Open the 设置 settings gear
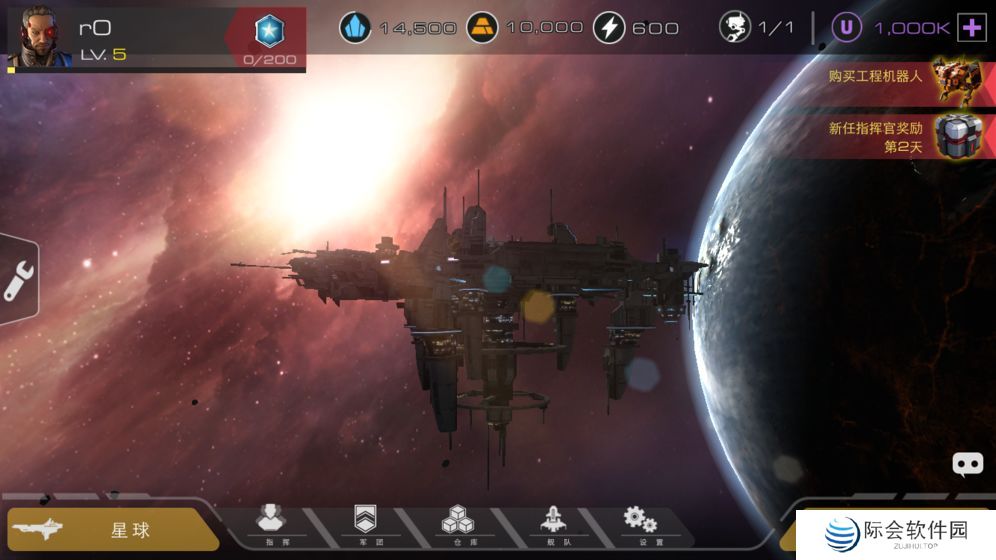Image resolution: width=996 pixels, height=560 pixels. click(x=640, y=524)
